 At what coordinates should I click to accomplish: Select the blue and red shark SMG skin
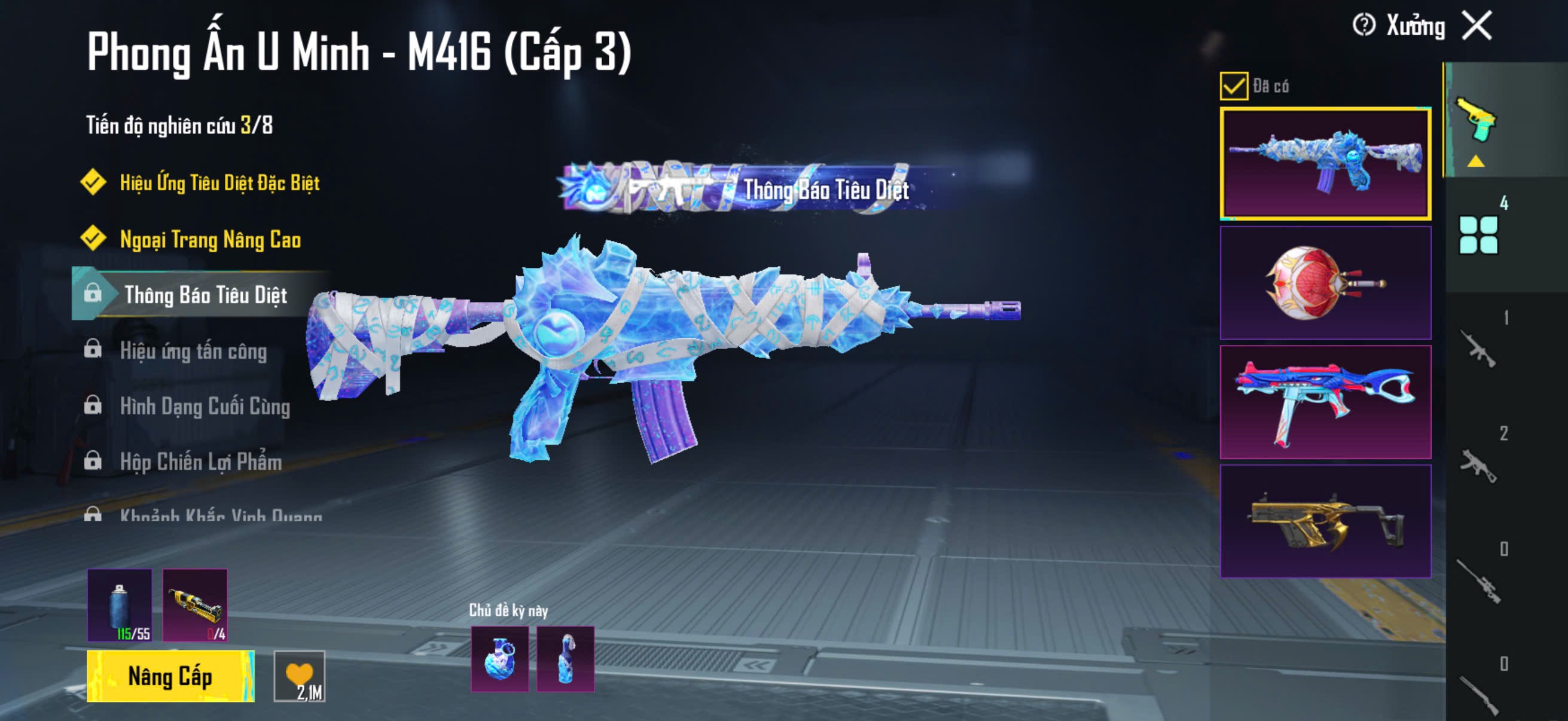pos(1325,402)
